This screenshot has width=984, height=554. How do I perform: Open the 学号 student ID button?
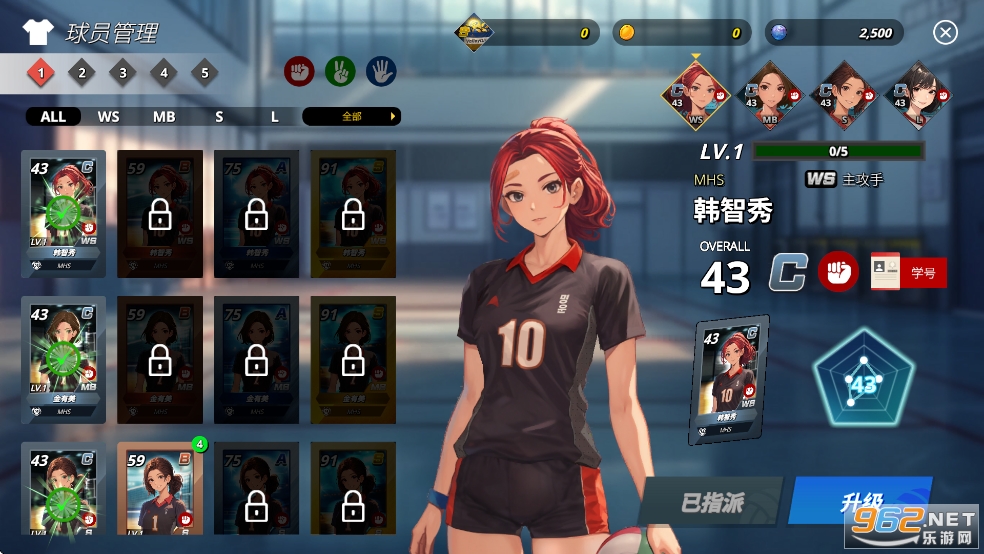908,272
